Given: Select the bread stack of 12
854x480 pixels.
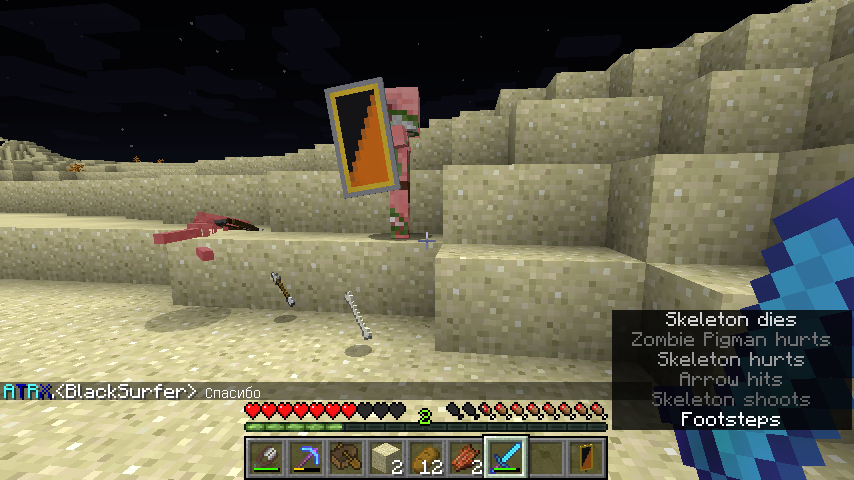Looking at the screenshot, I should 424,457.
